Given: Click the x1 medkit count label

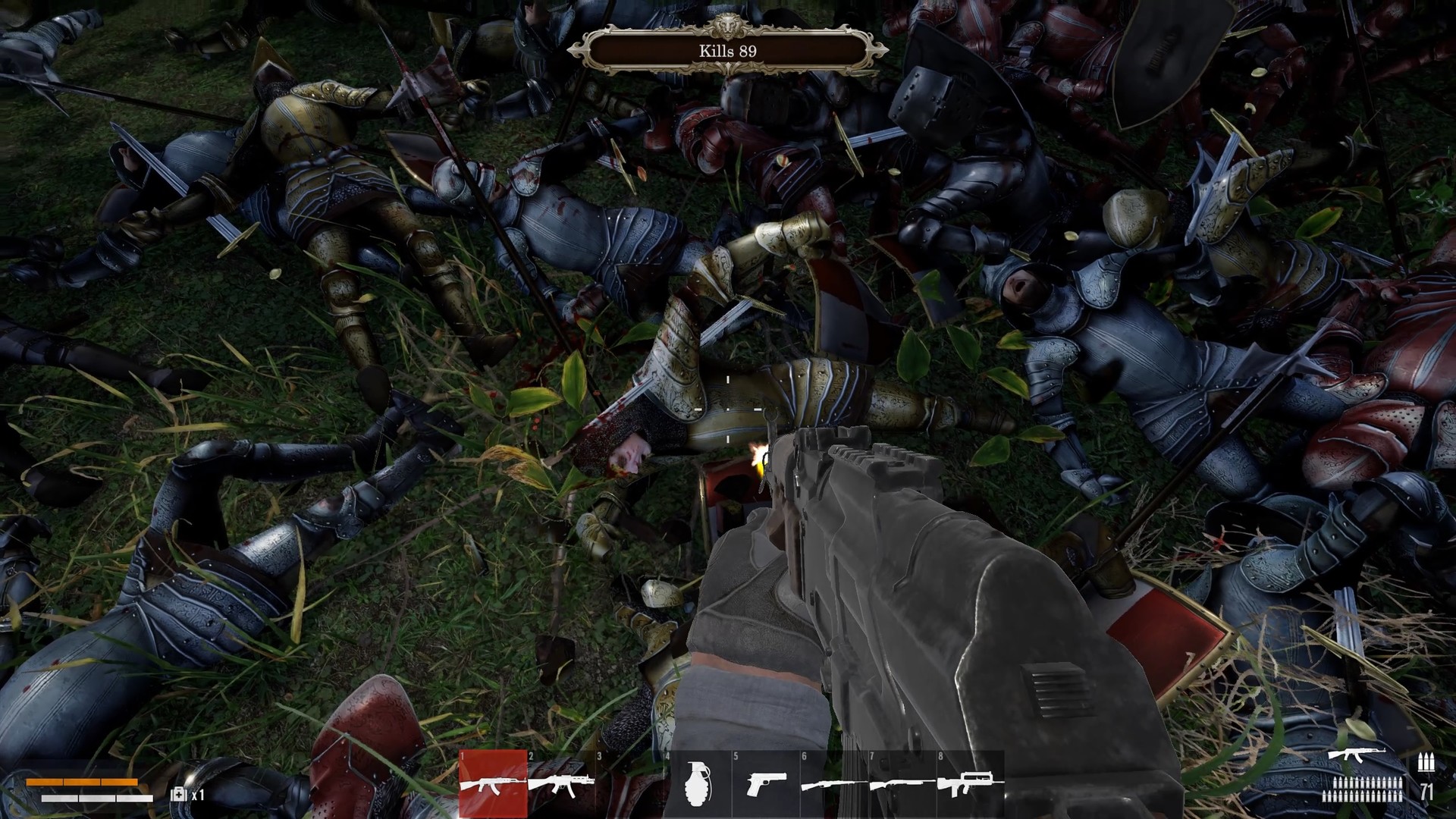Looking at the screenshot, I should (199, 795).
